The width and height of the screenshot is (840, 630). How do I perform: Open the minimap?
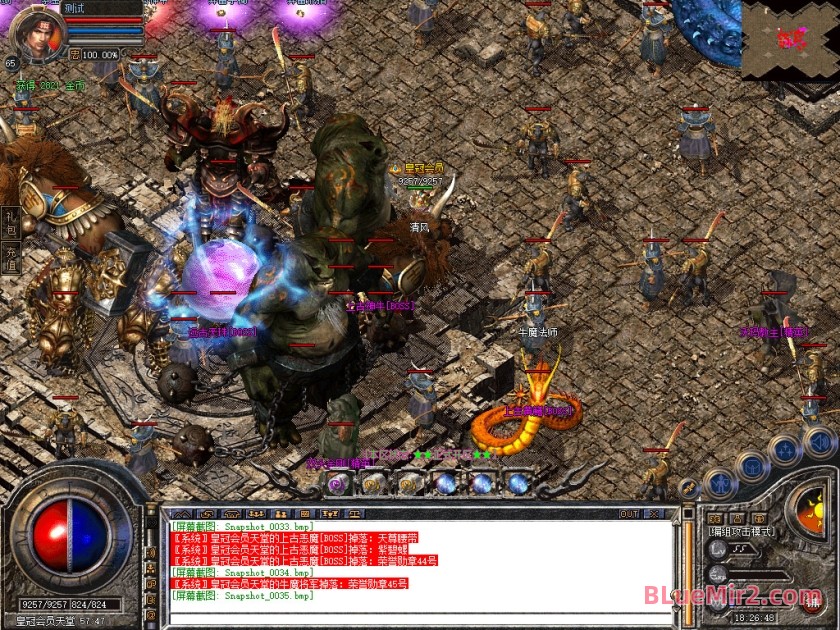coord(790,39)
